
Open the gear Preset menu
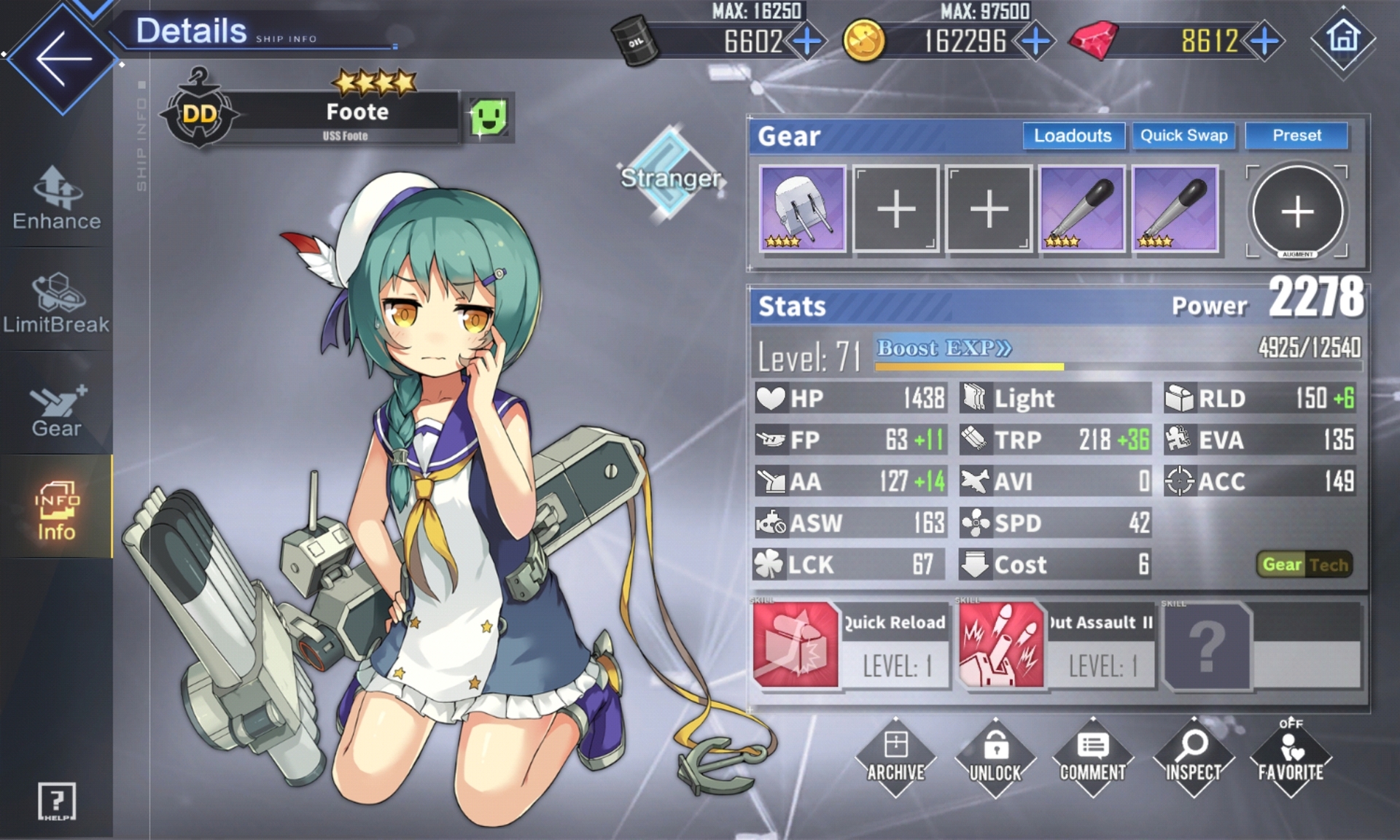[x=1296, y=136]
